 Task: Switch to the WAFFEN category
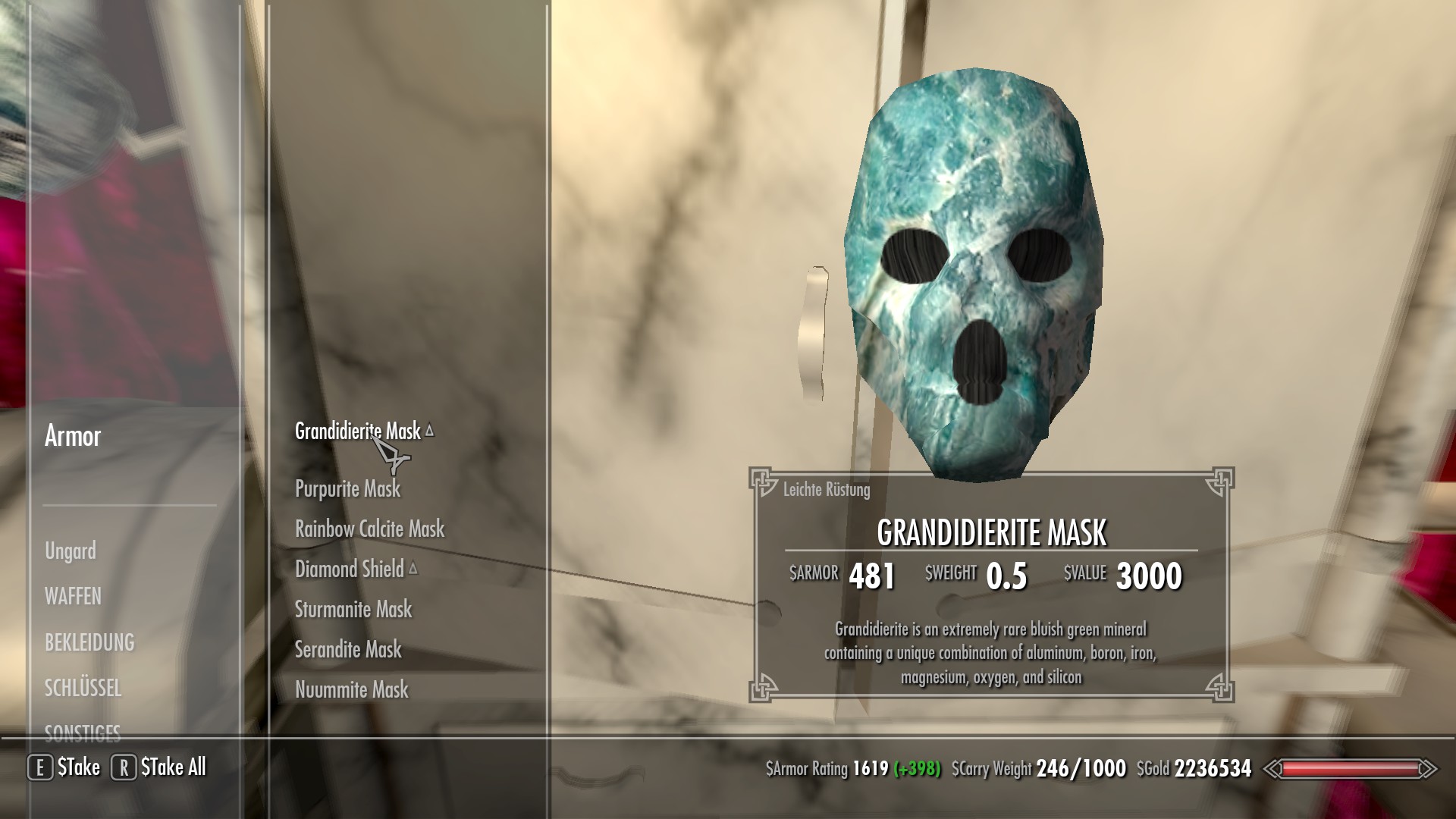coord(73,597)
